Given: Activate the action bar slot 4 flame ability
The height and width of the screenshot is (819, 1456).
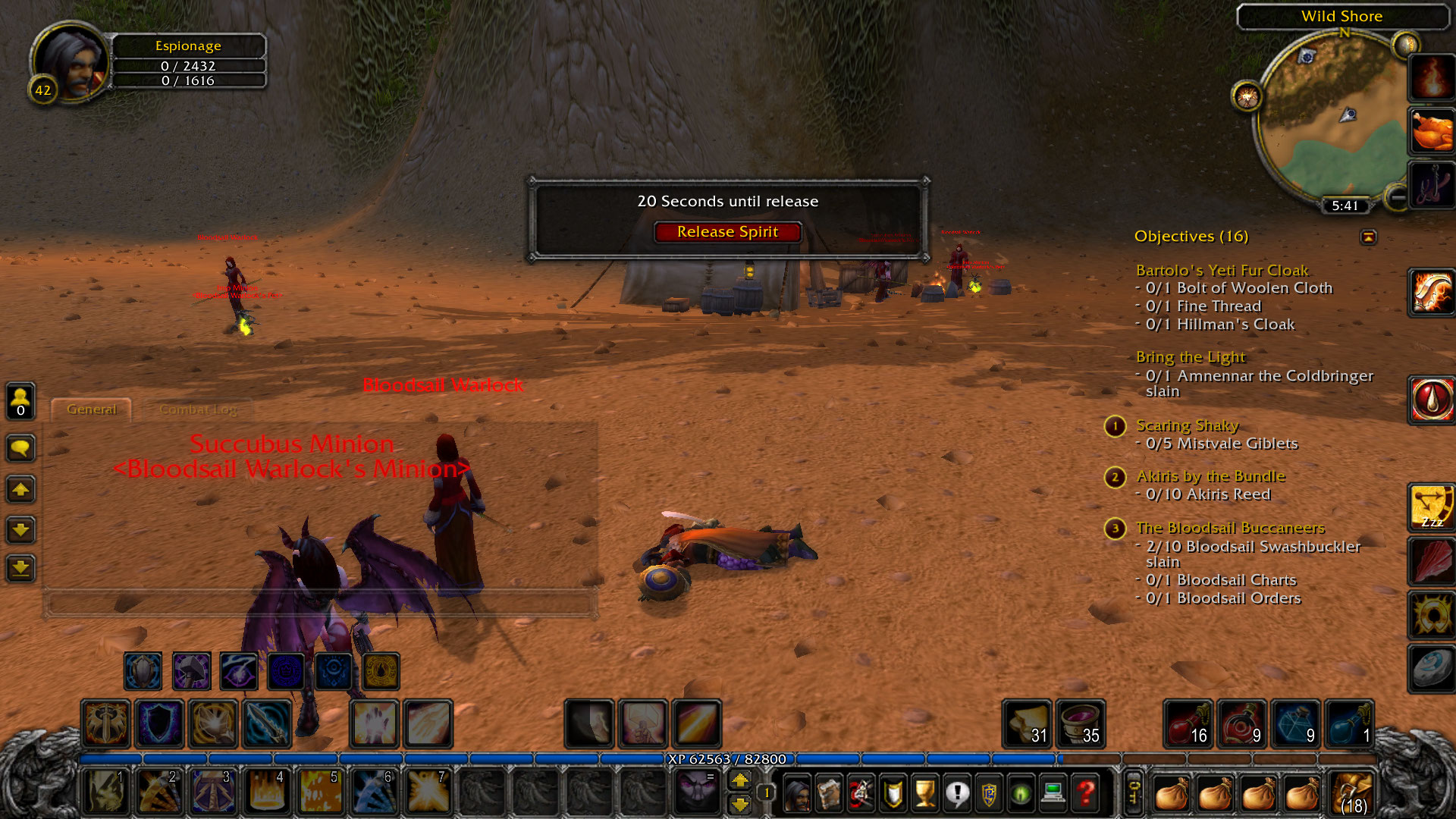Looking at the screenshot, I should 266,792.
